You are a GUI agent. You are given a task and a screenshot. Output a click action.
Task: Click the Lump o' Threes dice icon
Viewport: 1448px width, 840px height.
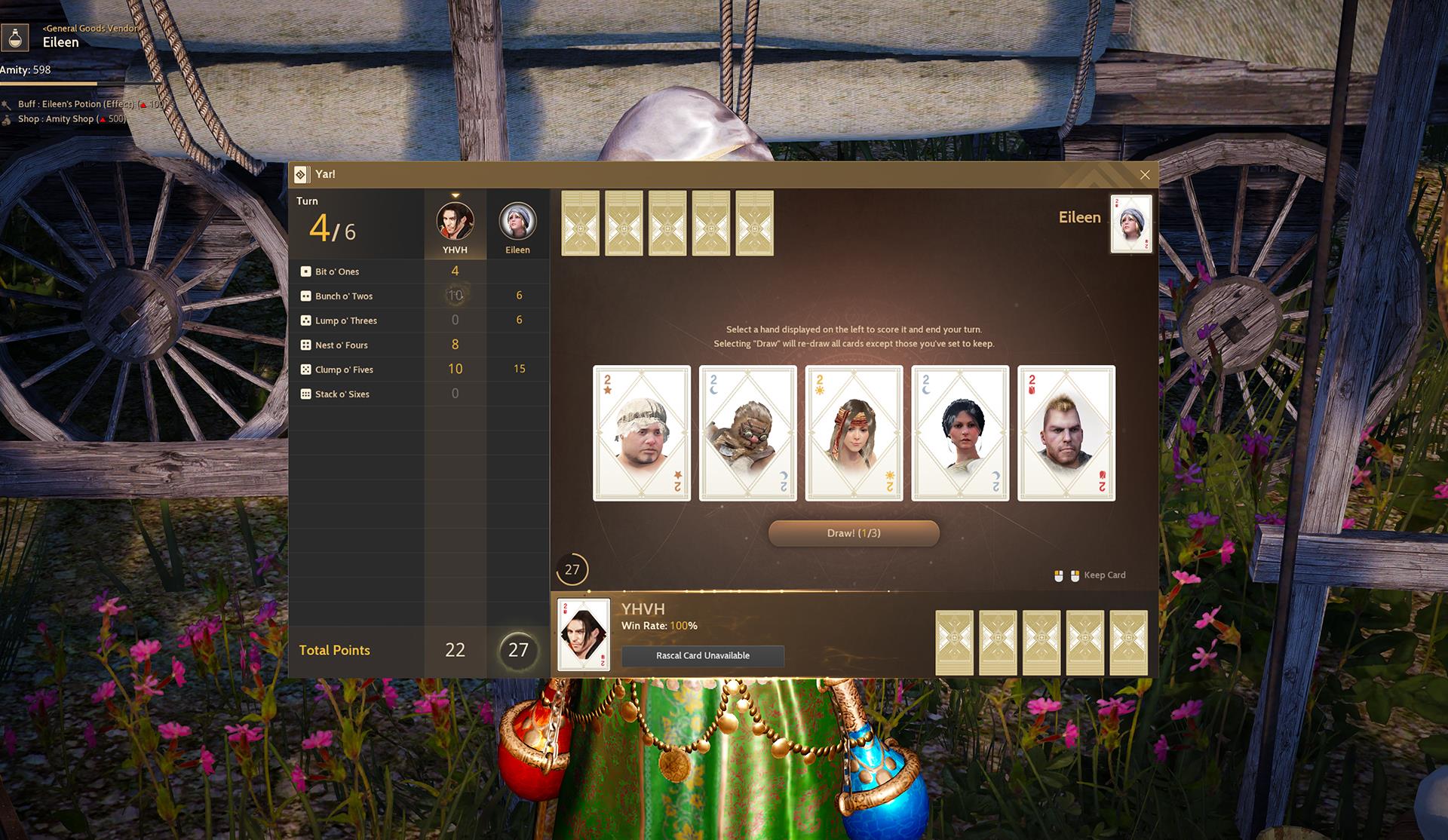point(306,320)
